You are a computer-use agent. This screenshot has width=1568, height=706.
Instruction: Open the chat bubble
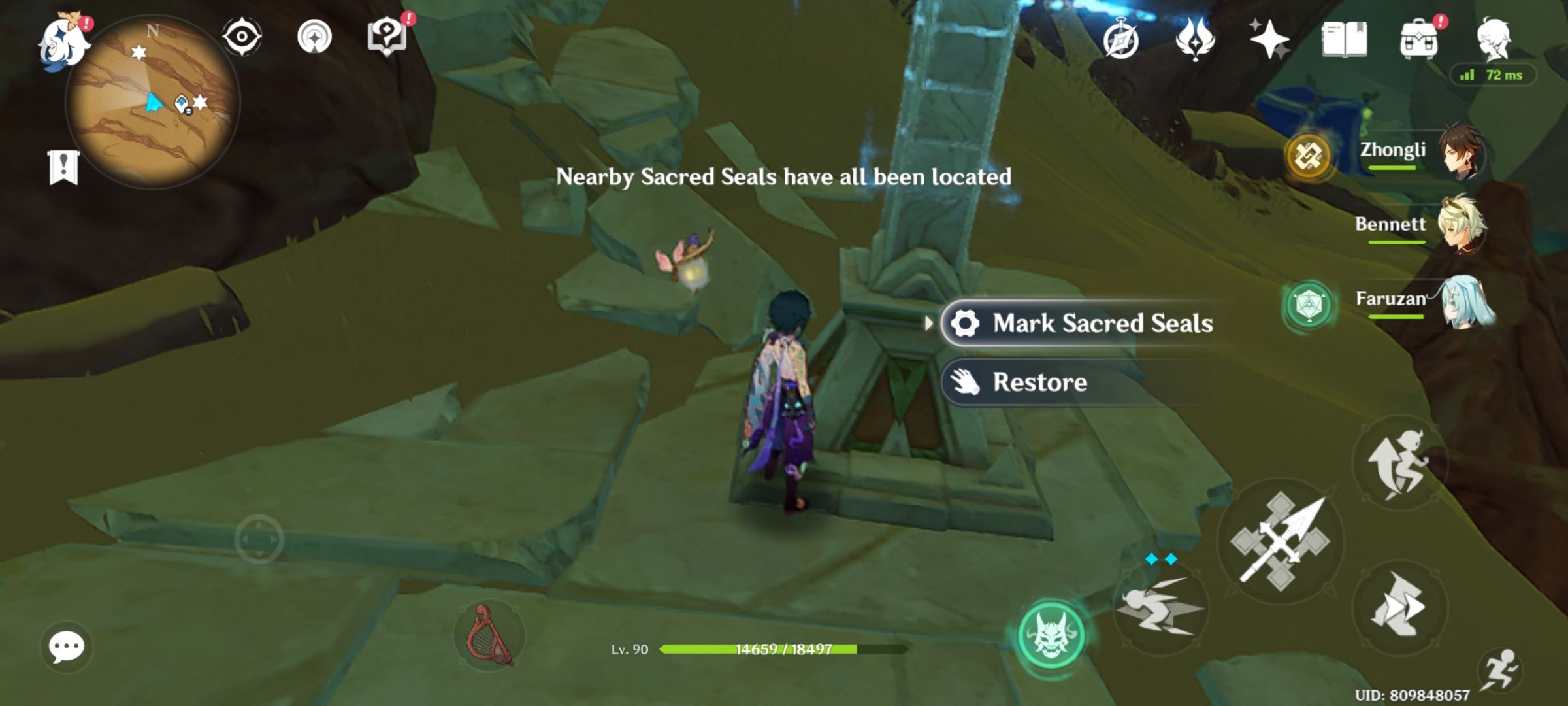point(65,646)
